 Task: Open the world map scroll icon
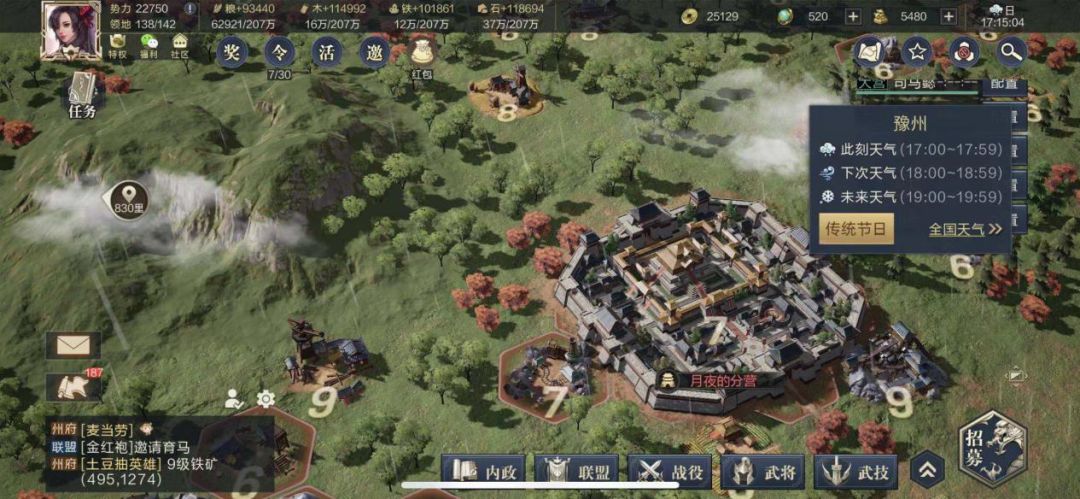[868, 51]
